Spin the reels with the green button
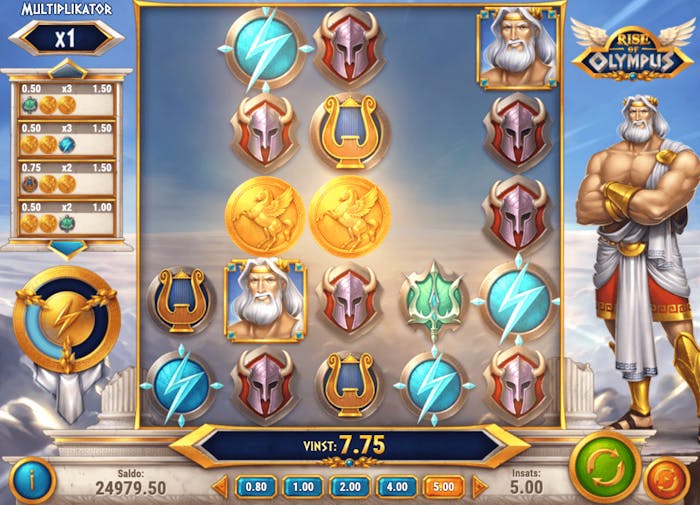Screen dimensions: 700x505 pyautogui.click(x=605, y=466)
